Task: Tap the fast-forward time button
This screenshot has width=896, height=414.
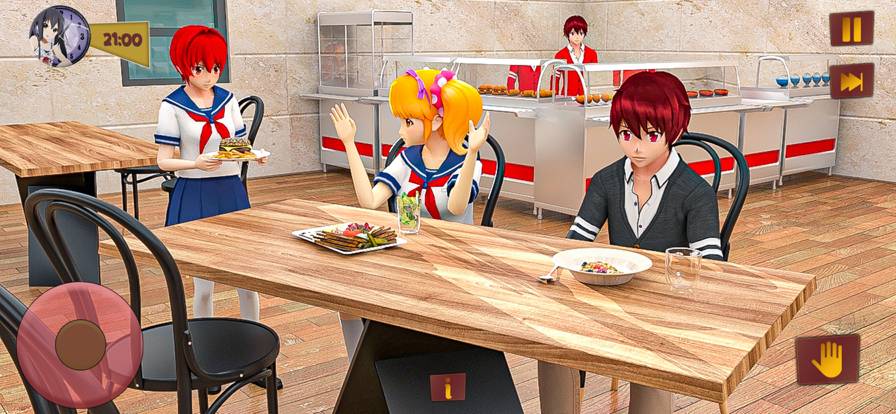Action: 851,82
